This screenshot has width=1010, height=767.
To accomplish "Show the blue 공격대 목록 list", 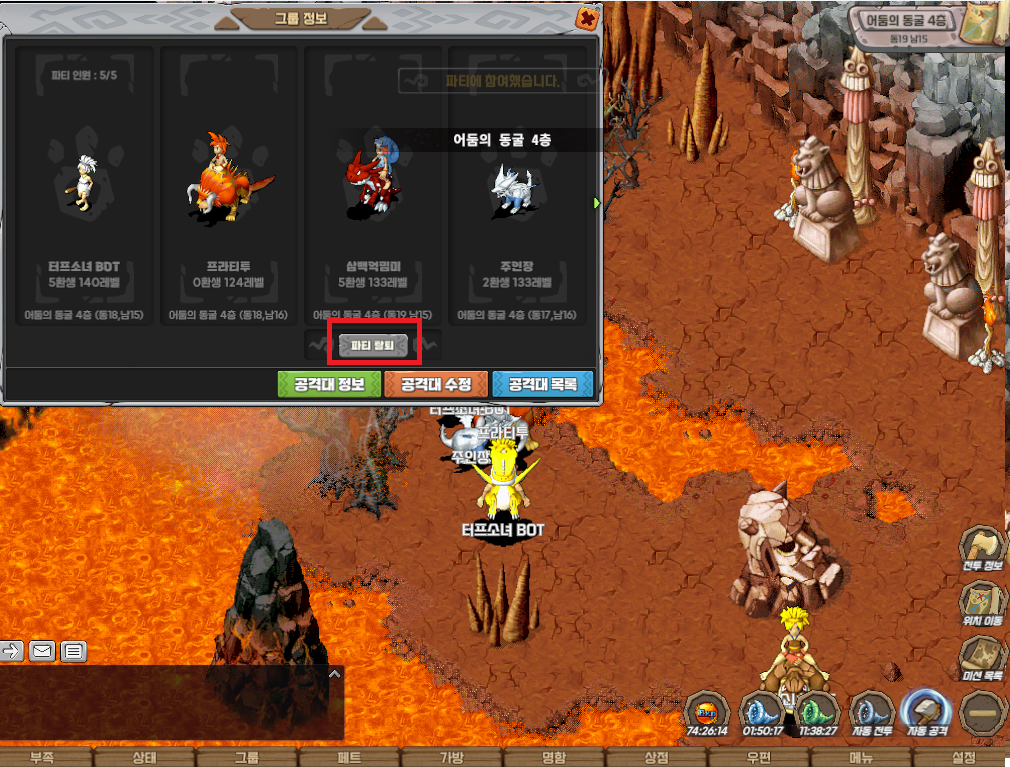I will pos(543,384).
